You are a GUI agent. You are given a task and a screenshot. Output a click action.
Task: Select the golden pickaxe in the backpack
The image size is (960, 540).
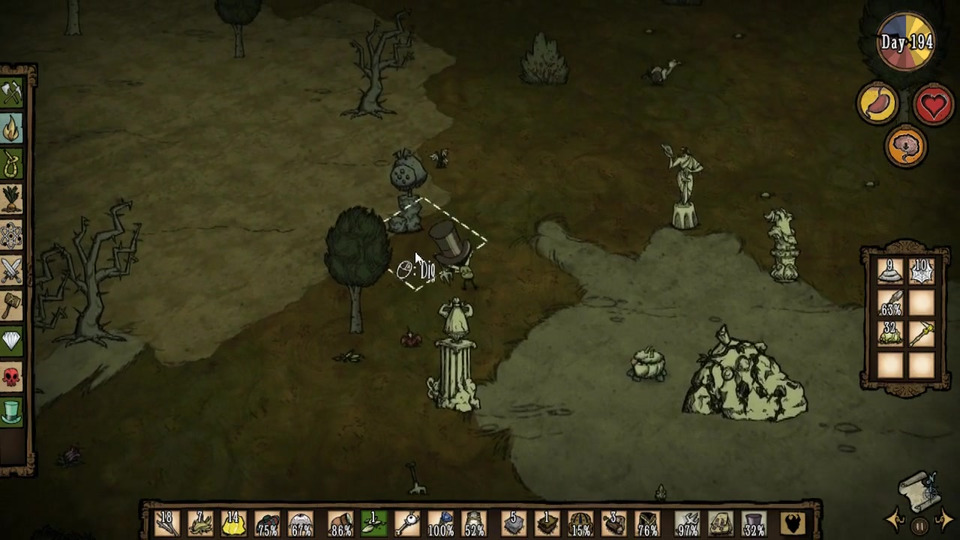coord(921,333)
